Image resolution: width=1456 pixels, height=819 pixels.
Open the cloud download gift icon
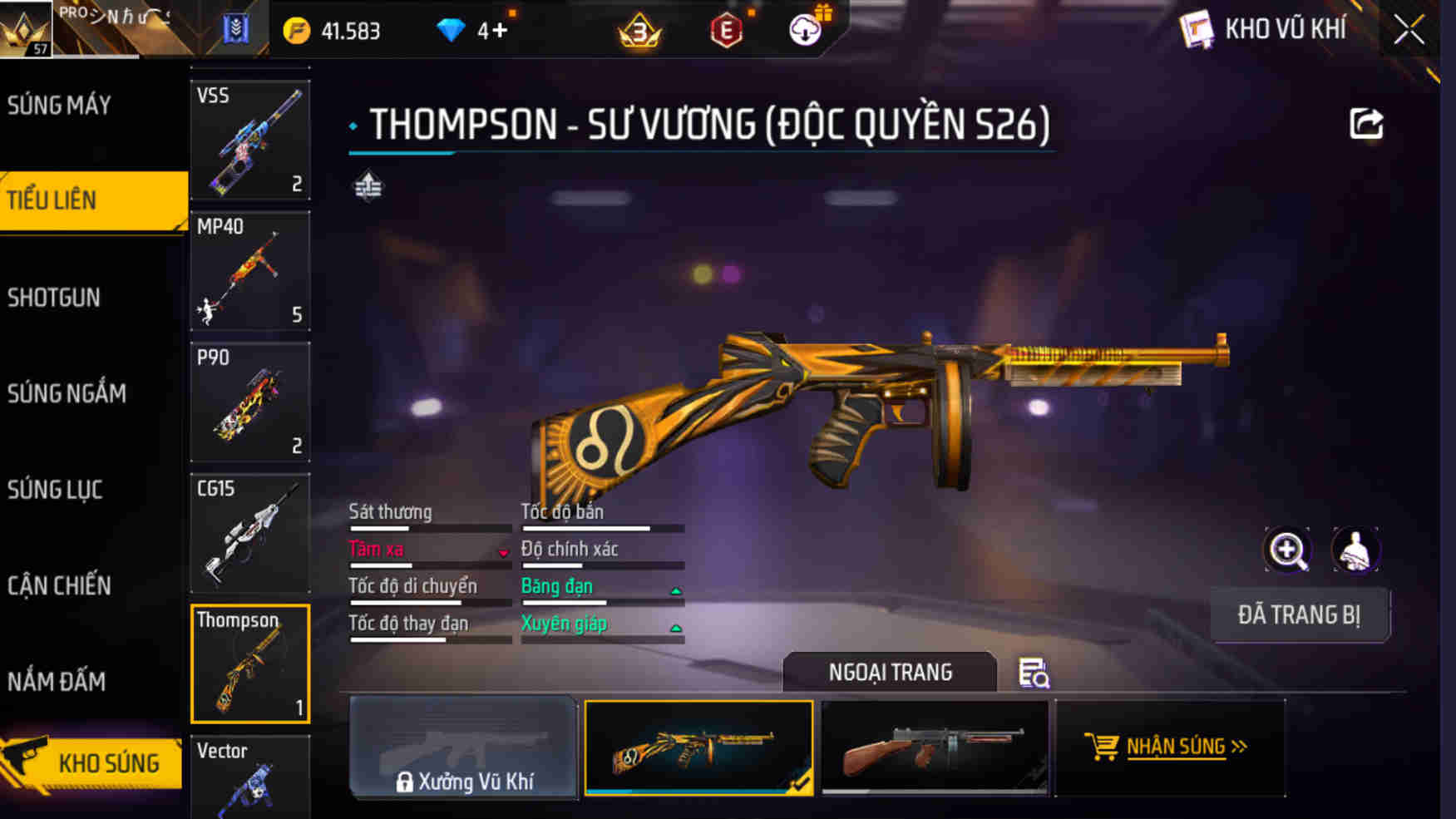(803, 30)
